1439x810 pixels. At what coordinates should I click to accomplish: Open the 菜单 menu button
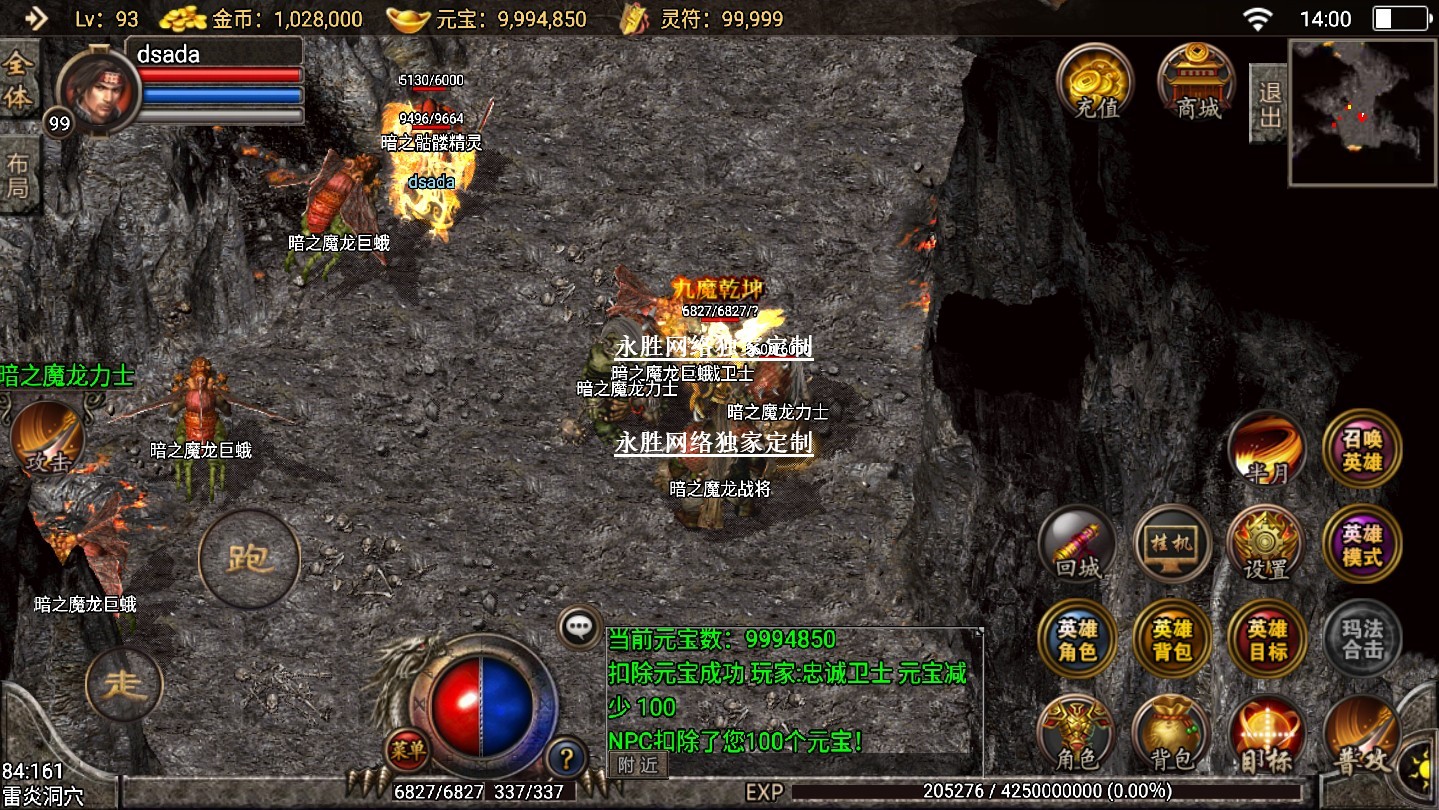tap(408, 749)
